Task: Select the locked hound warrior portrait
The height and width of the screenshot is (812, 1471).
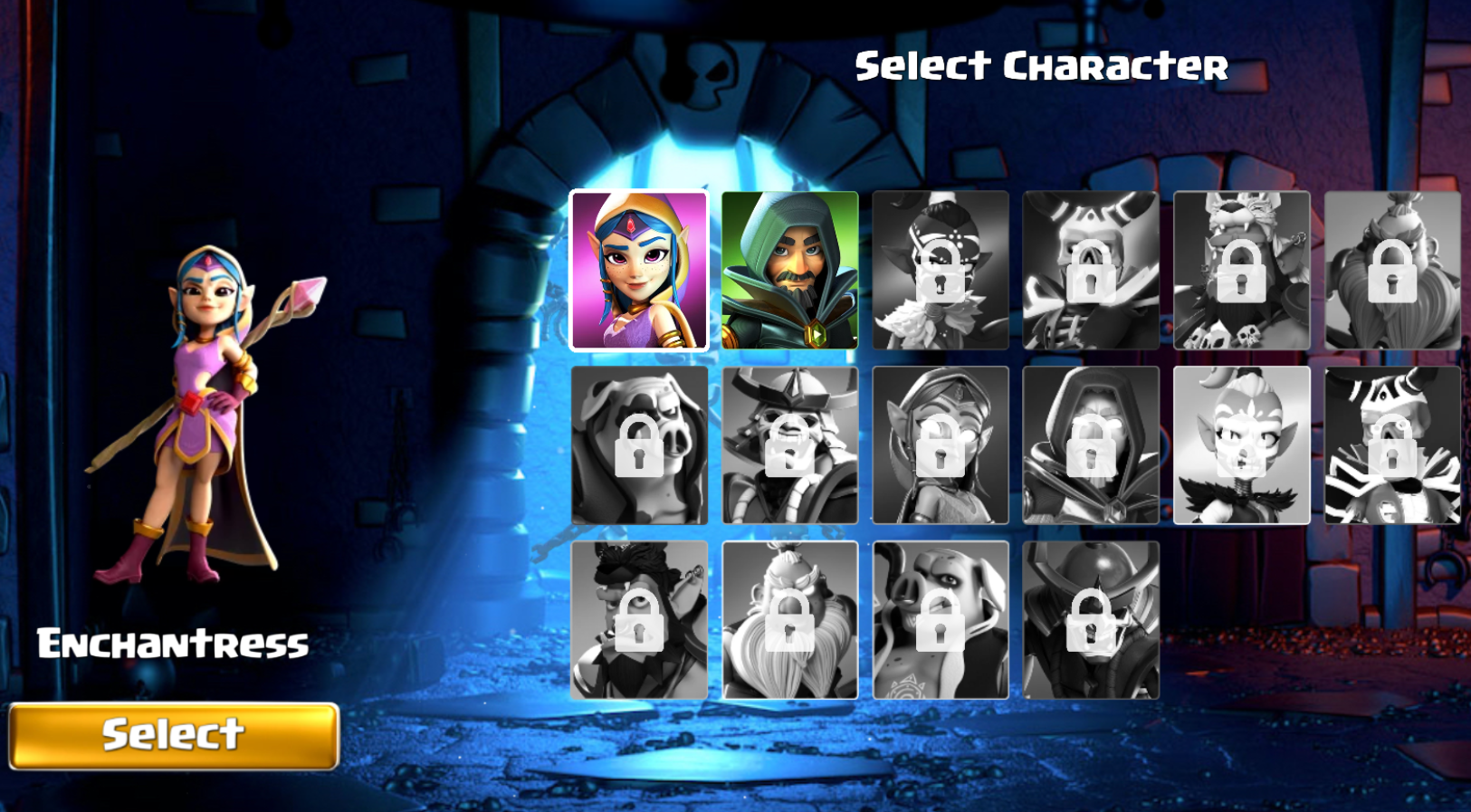Action: tap(940, 620)
